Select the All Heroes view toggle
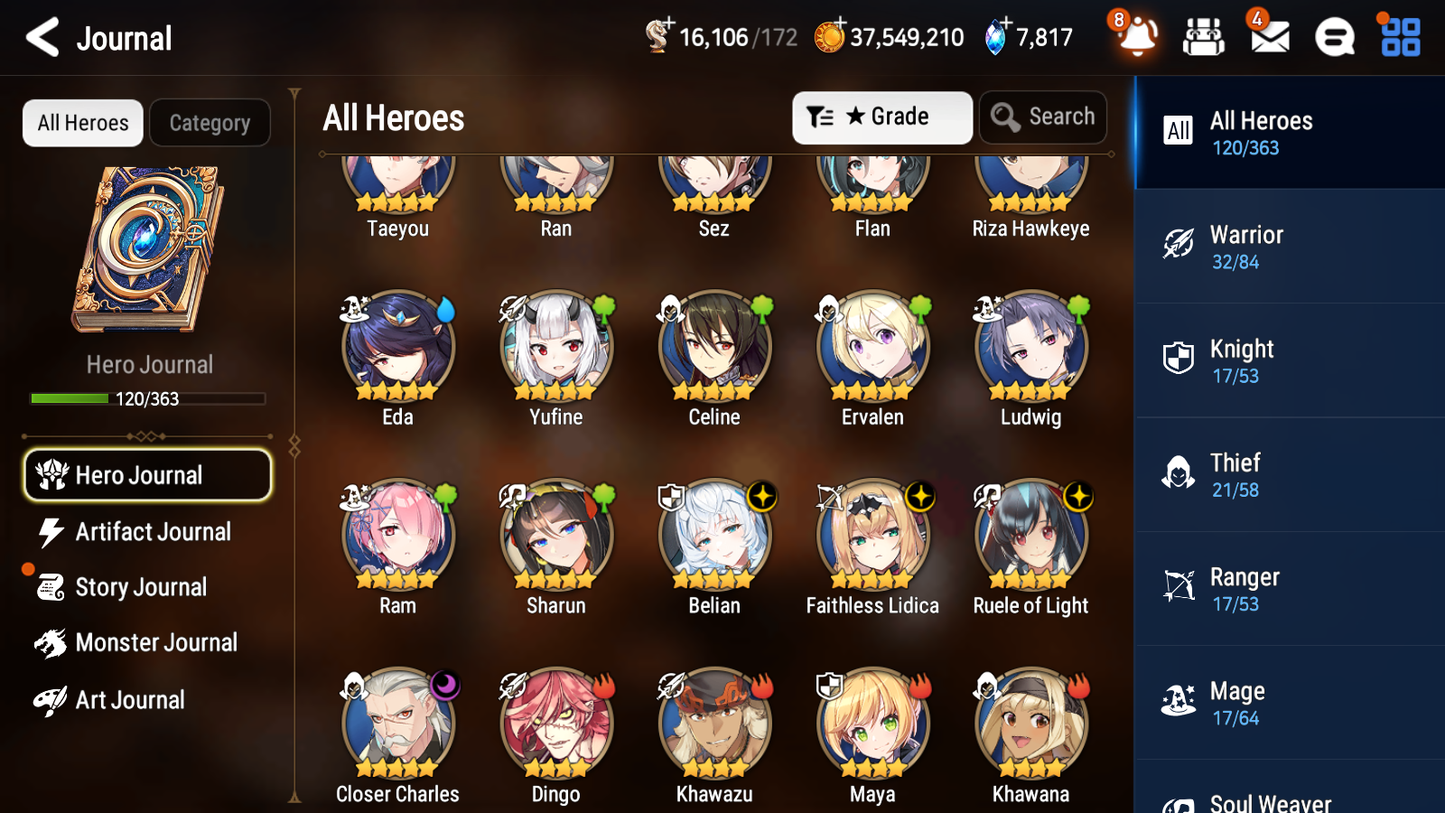The height and width of the screenshot is (813, 1445). pyautogui.click(x=82, y=122)
